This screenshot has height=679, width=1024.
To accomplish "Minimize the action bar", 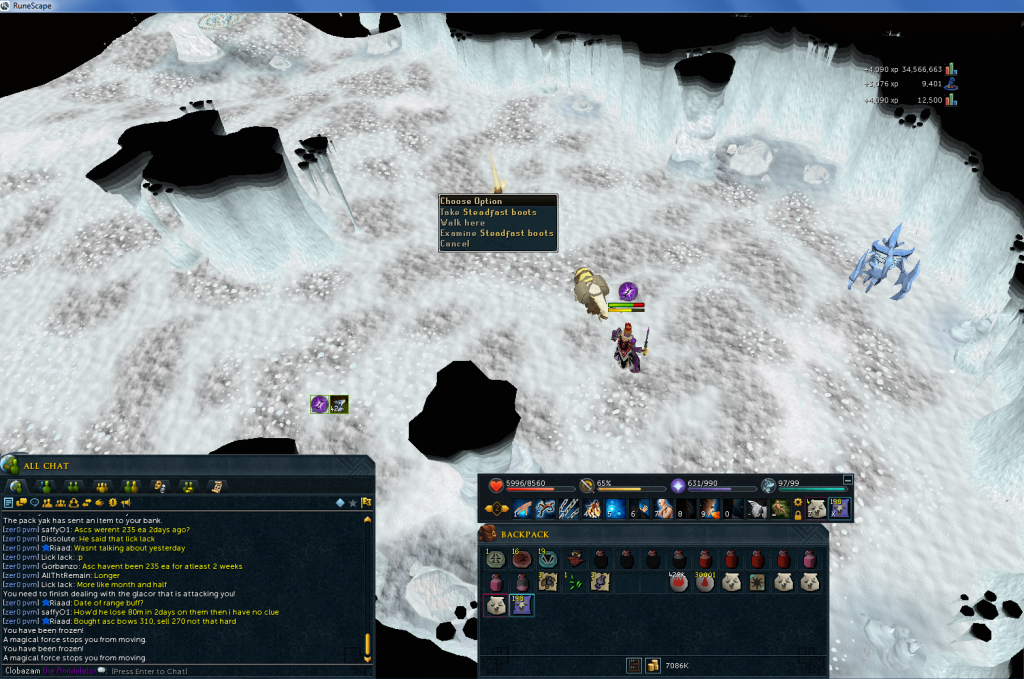I will [x=848, y=480].
